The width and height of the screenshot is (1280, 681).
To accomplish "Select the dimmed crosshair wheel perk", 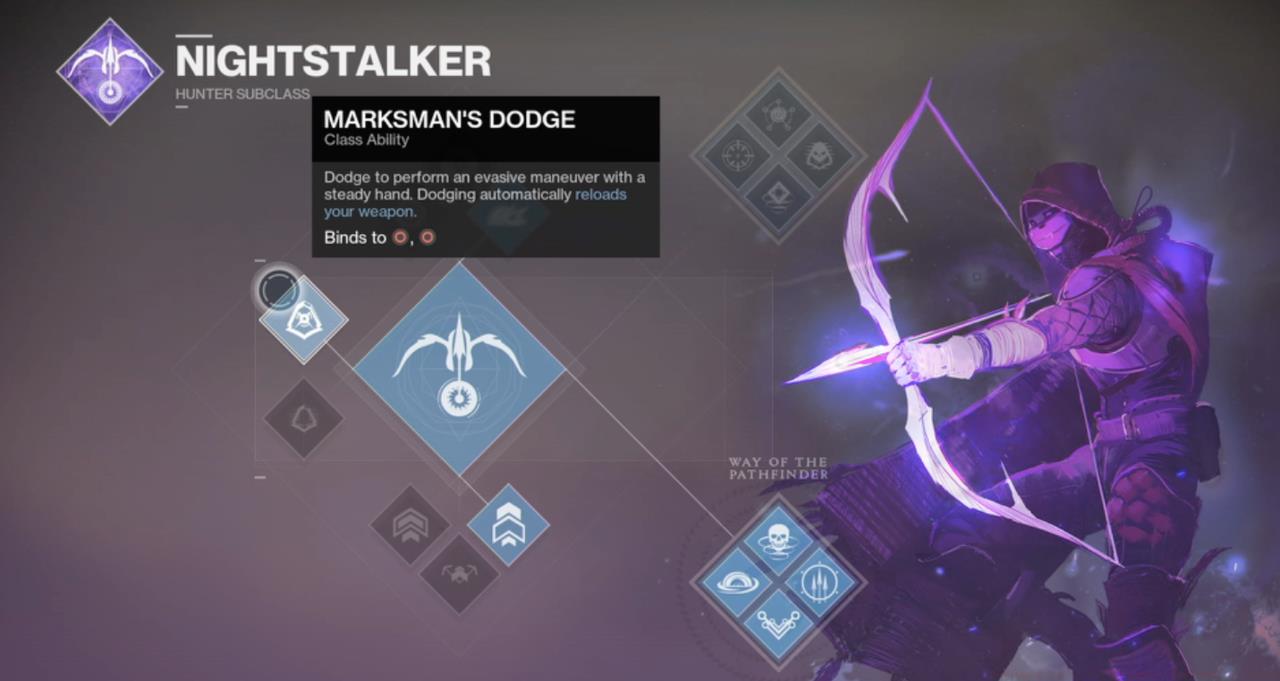I will tap(738, 156).
